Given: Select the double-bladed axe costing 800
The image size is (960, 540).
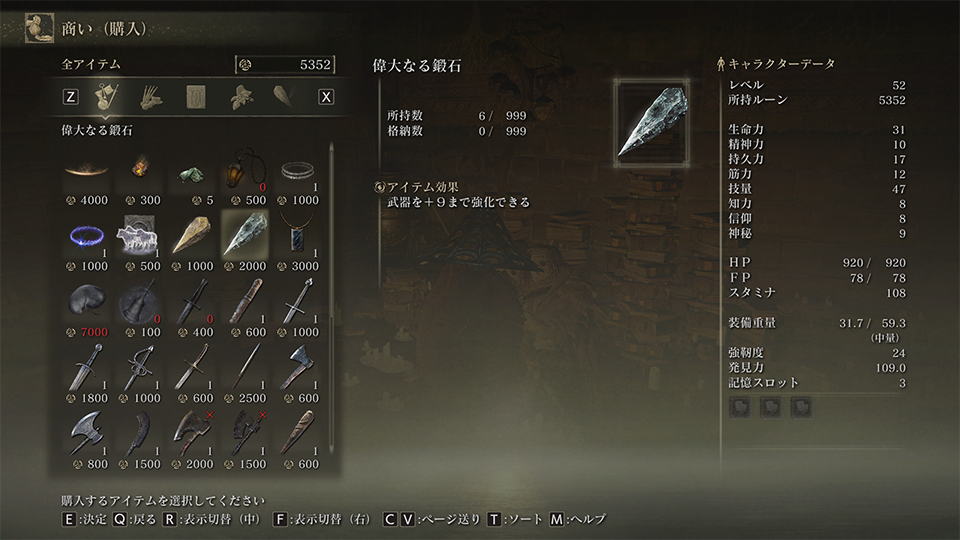Looking at the screenshot, I should (x=85, y=434).
